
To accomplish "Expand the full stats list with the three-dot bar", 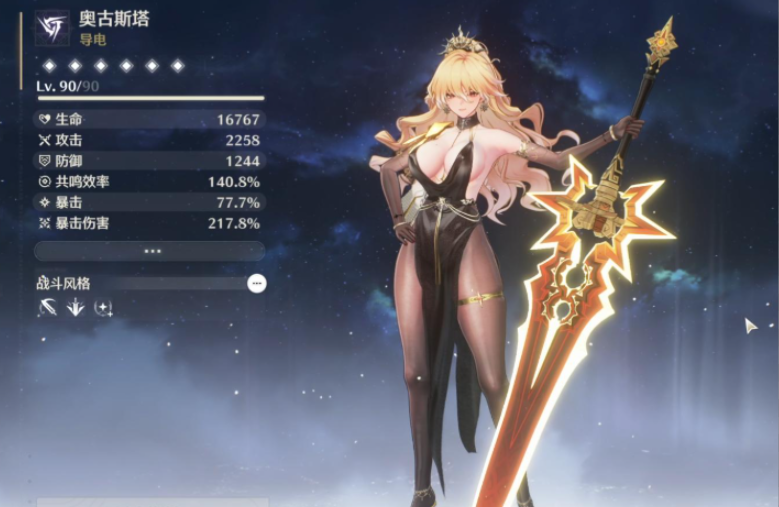I will point(149,251).
